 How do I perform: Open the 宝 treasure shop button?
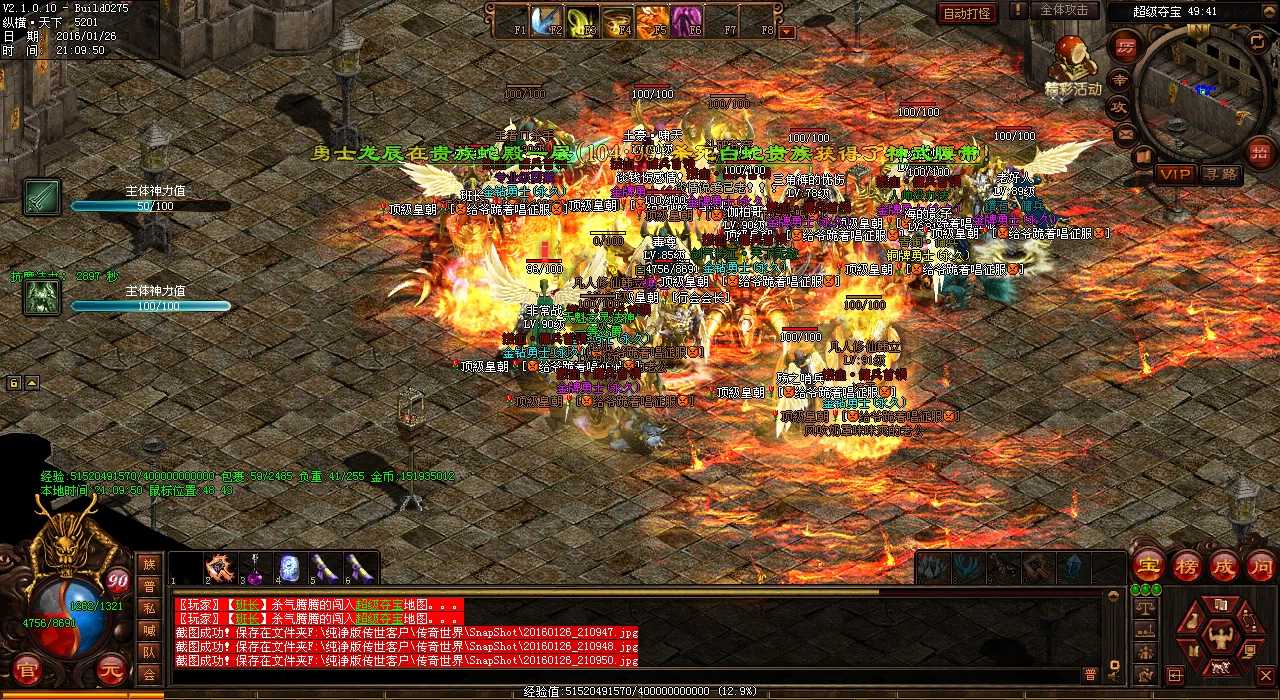1149,565
